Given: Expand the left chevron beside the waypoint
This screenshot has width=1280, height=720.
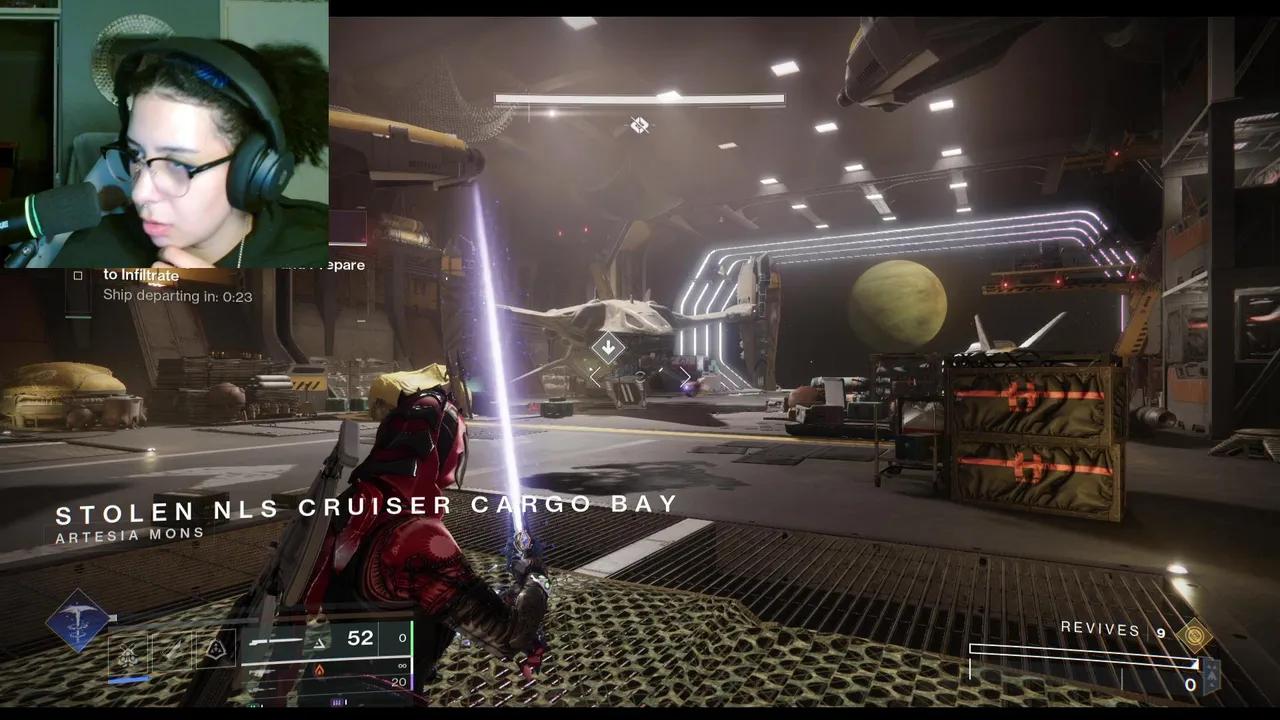Looking at the screenshot, I should 596,377.
